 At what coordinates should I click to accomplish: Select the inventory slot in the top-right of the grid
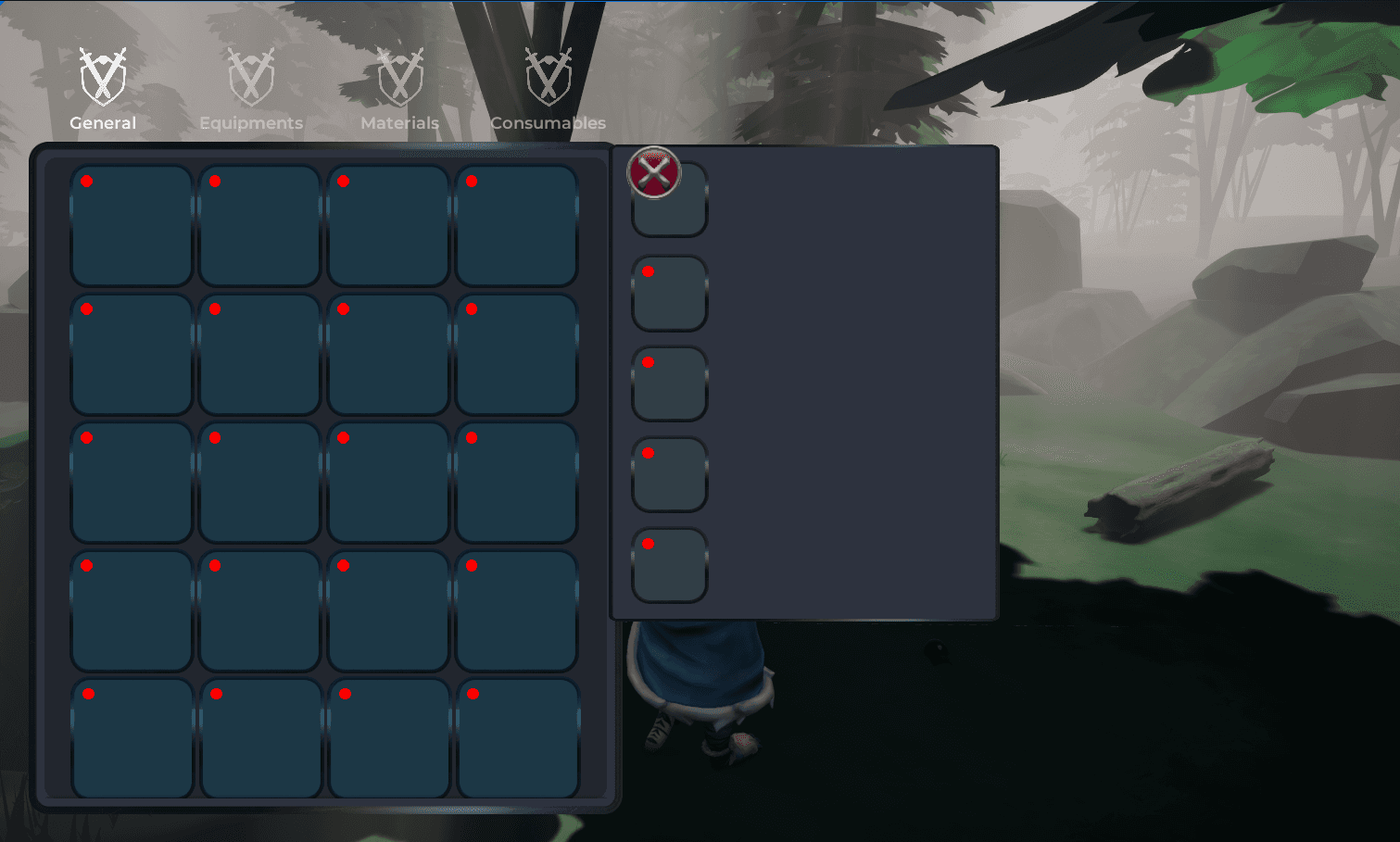[x=516, y=223]
